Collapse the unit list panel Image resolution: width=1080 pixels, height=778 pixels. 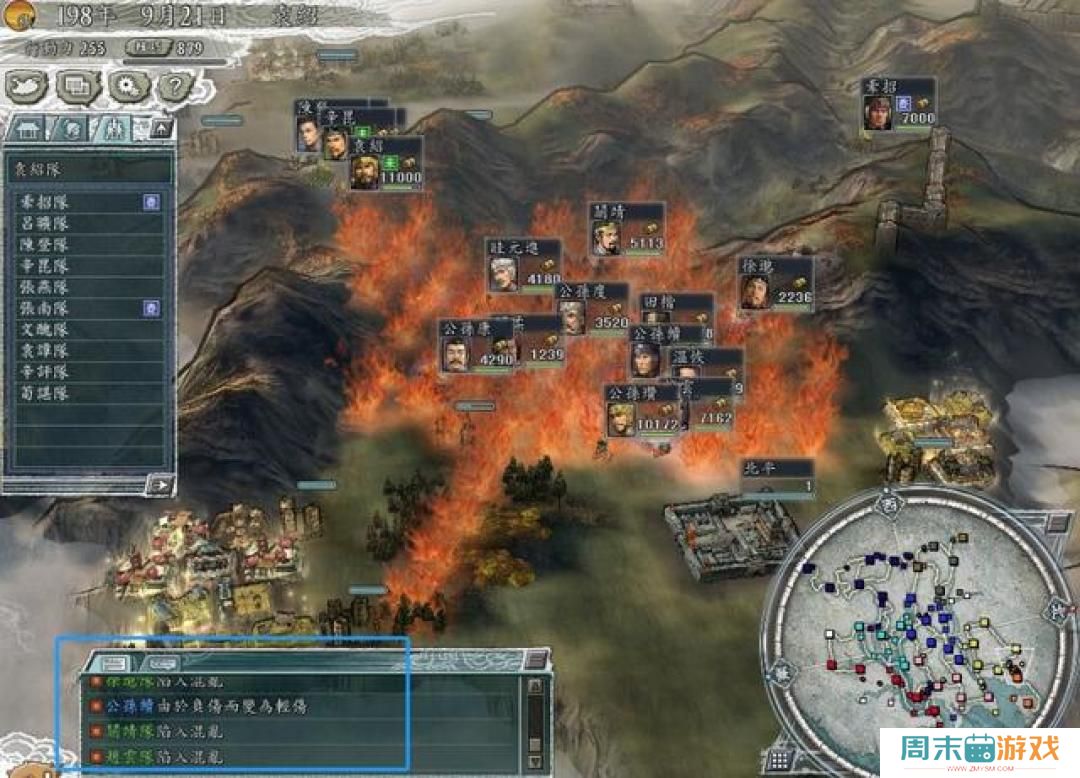tap(160, 129)
